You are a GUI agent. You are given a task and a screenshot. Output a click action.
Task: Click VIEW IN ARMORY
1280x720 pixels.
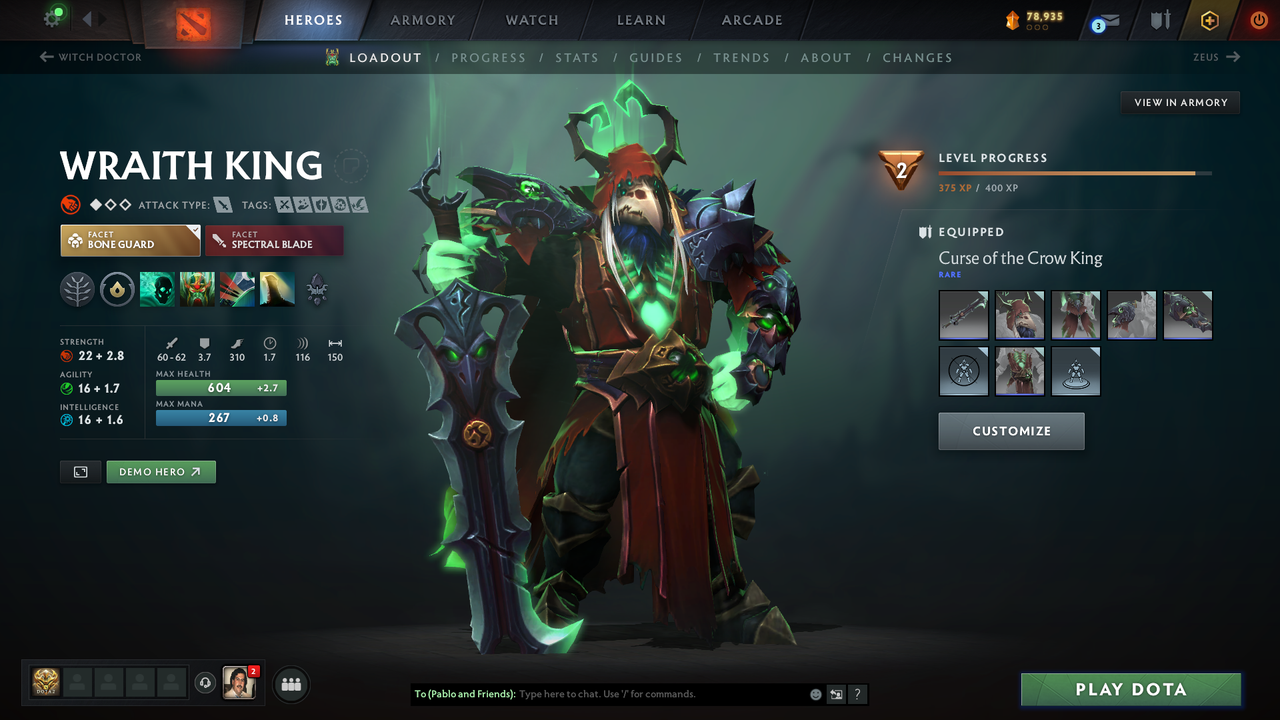[x=1179, y=102]
